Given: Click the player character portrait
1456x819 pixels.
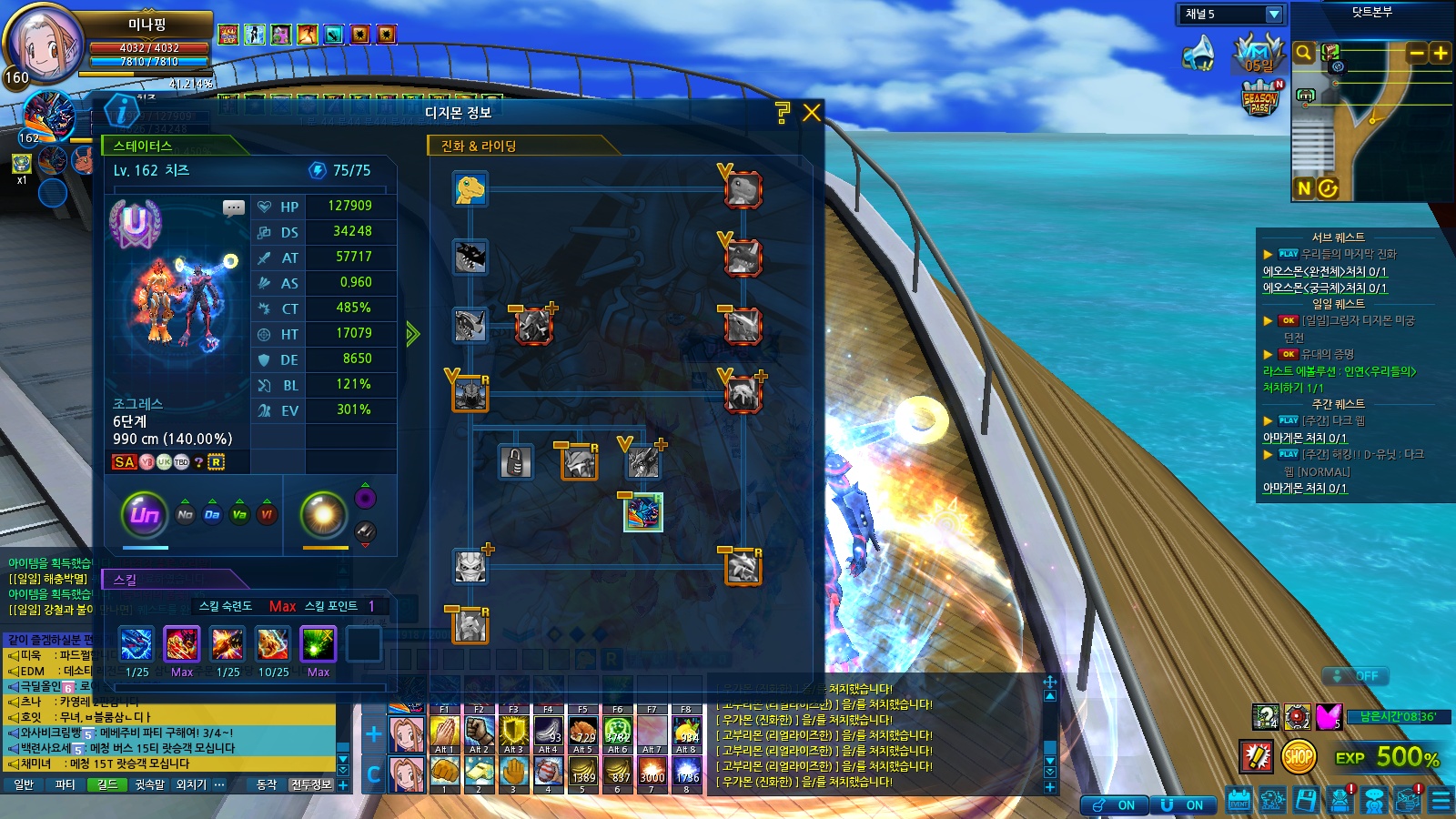Looking at the screenshot, I should (x=44, y=44).
